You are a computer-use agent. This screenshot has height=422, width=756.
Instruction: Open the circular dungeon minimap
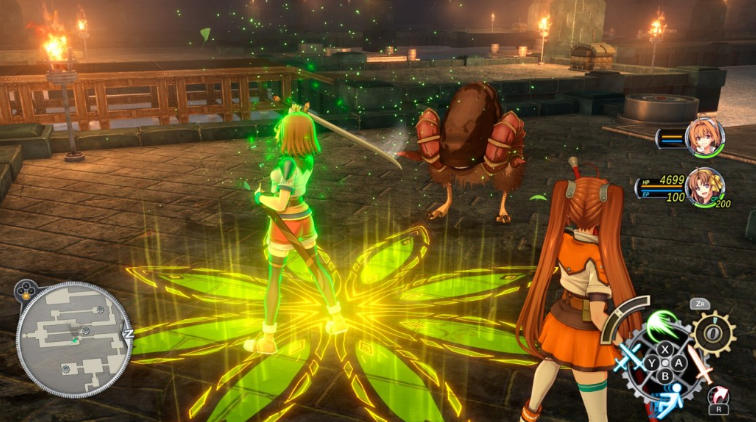(74, 339)
